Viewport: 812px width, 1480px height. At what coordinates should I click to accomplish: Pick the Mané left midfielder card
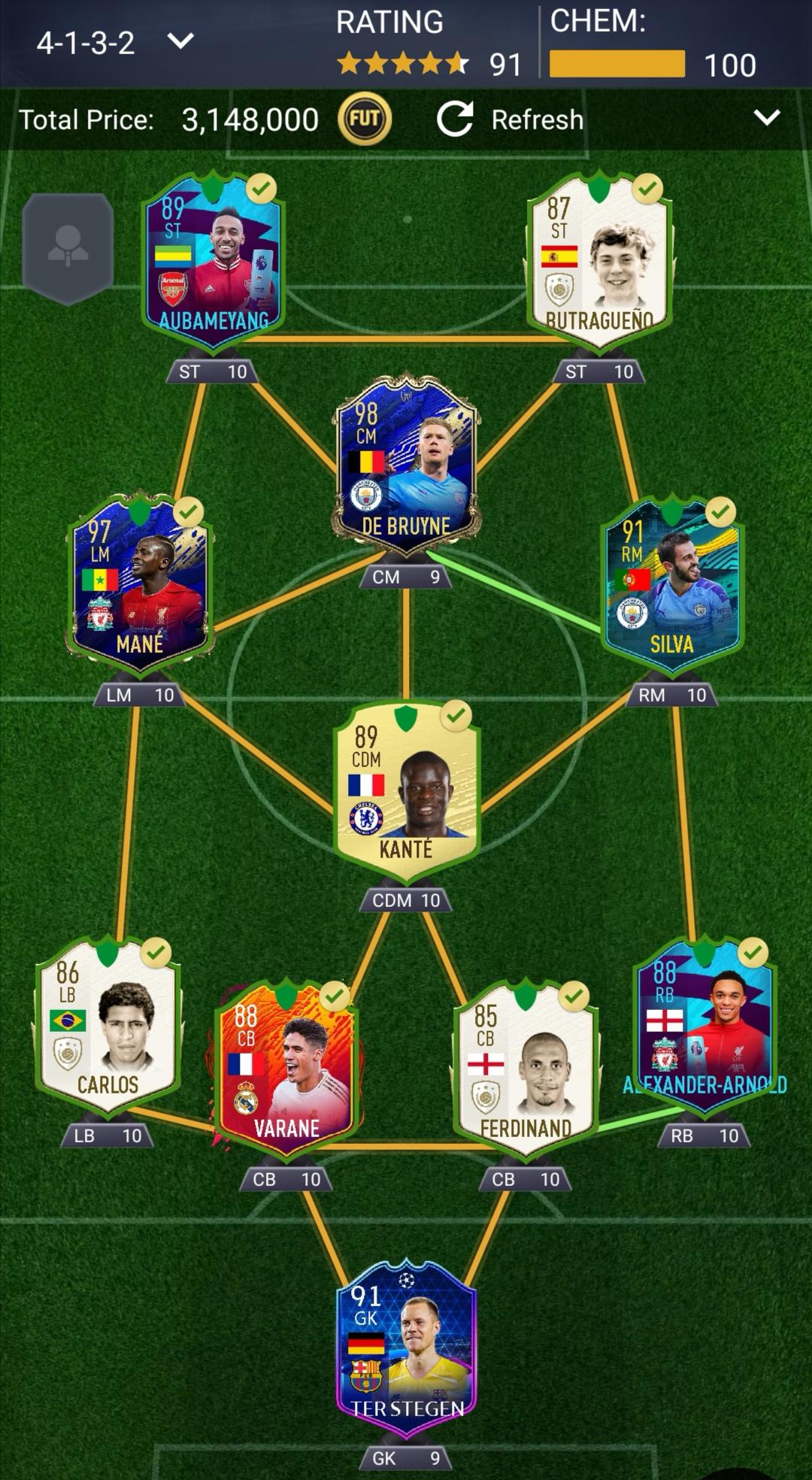(140, 583)
